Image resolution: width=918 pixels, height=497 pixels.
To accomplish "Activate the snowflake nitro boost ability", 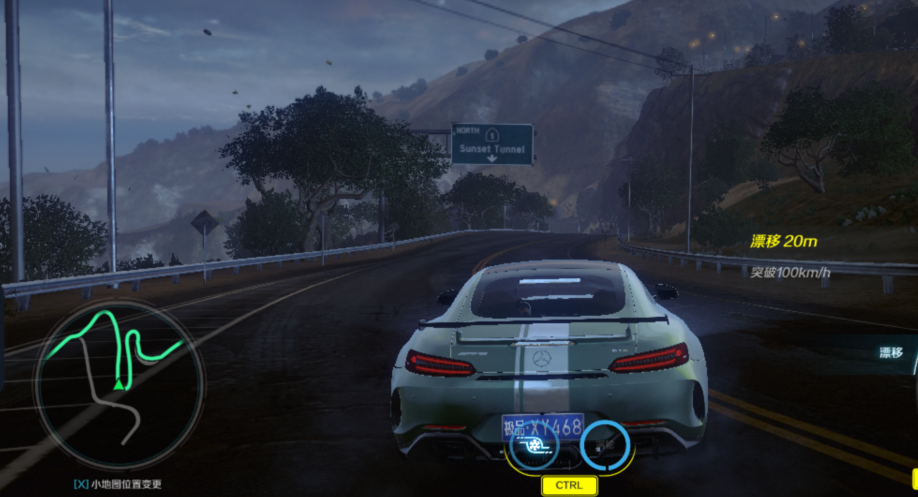I will (x=533, y=445).
